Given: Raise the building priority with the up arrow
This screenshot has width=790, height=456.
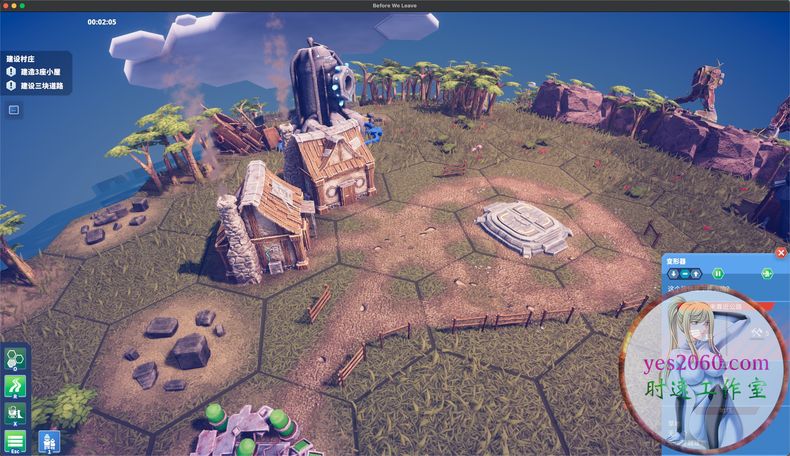Looking at the screenshot, I should point(696,273).
